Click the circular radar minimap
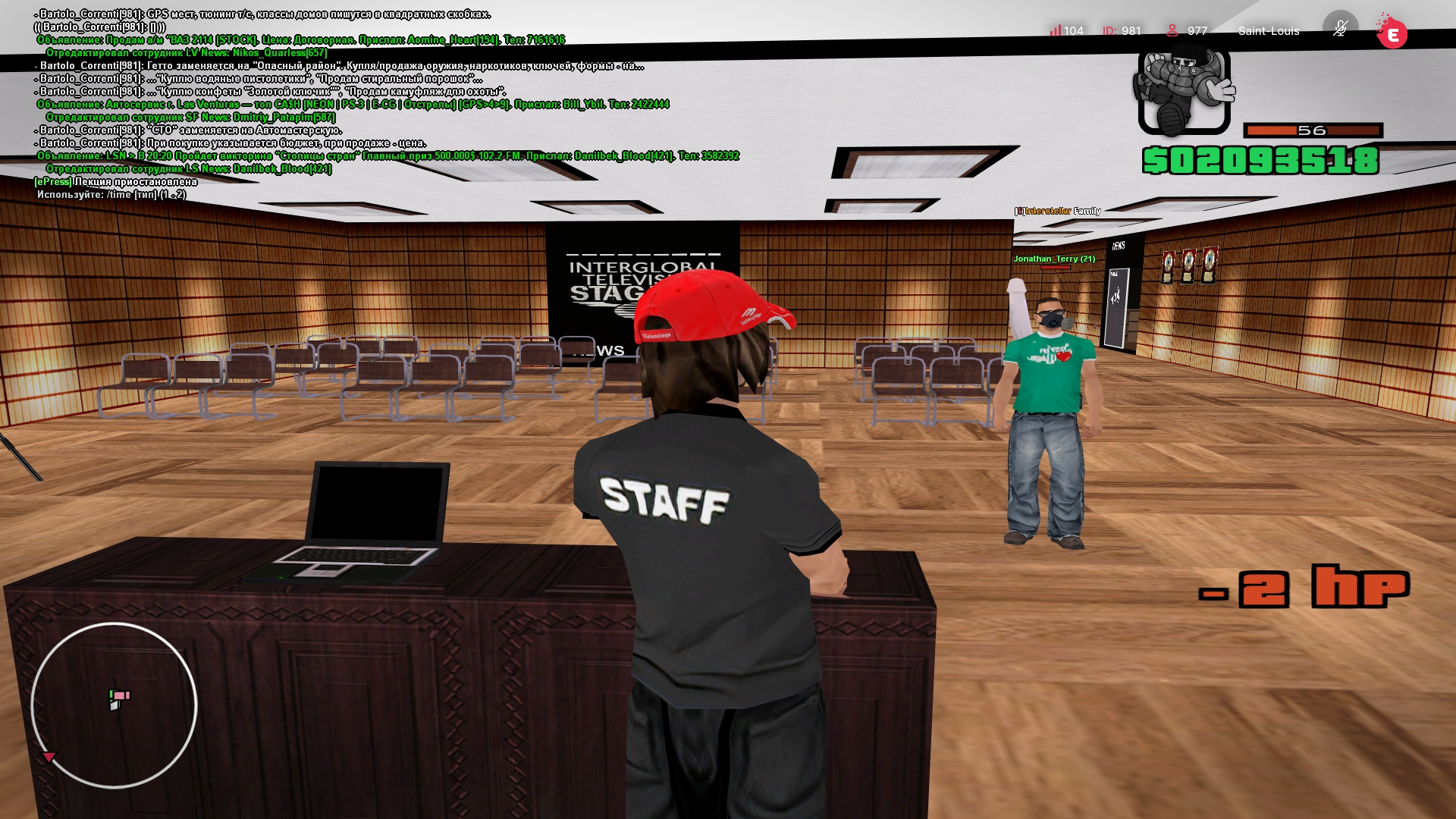1456x819 pixels. [114, 705]
